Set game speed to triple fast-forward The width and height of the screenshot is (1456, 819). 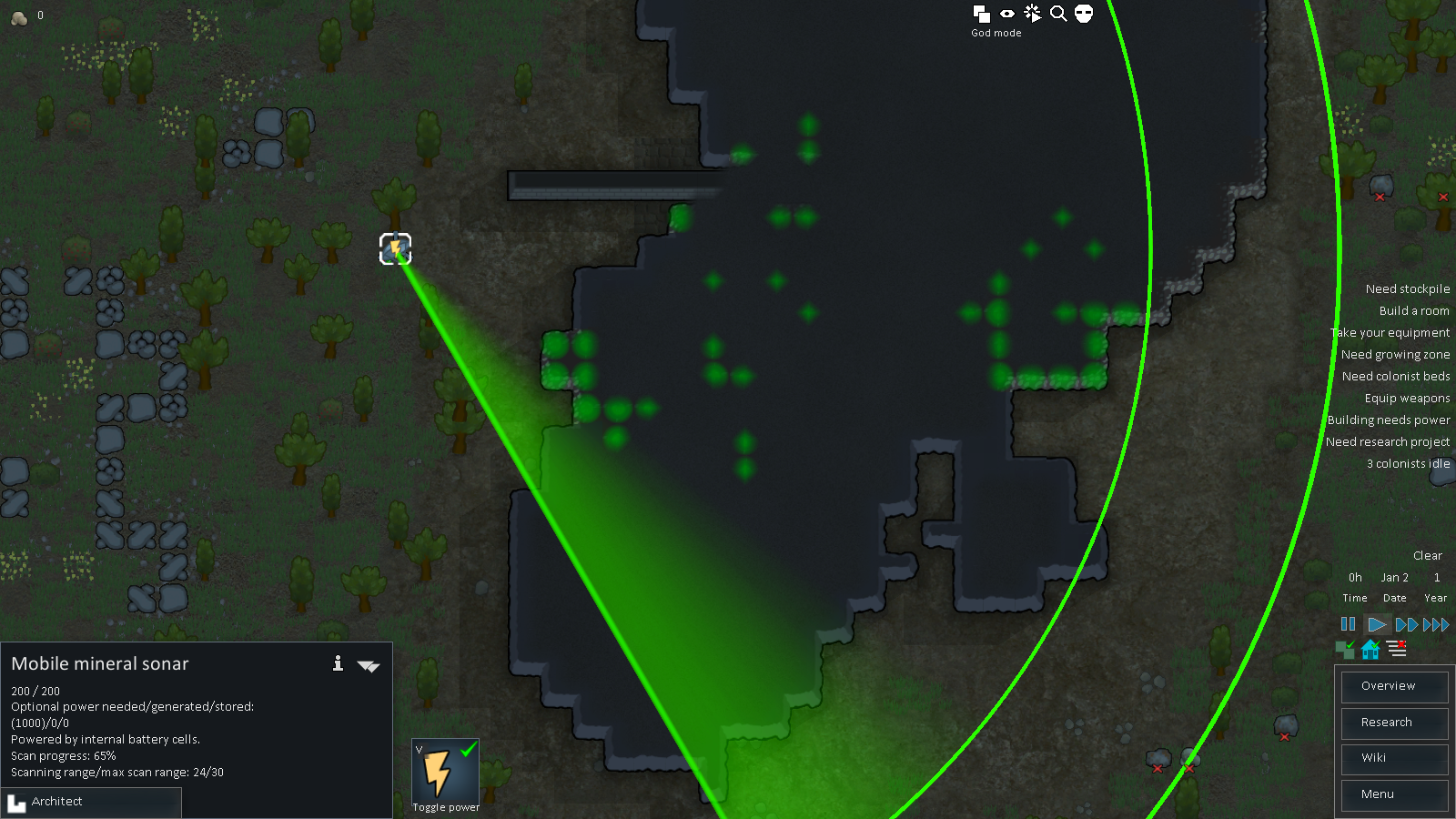coord(1436,624)
